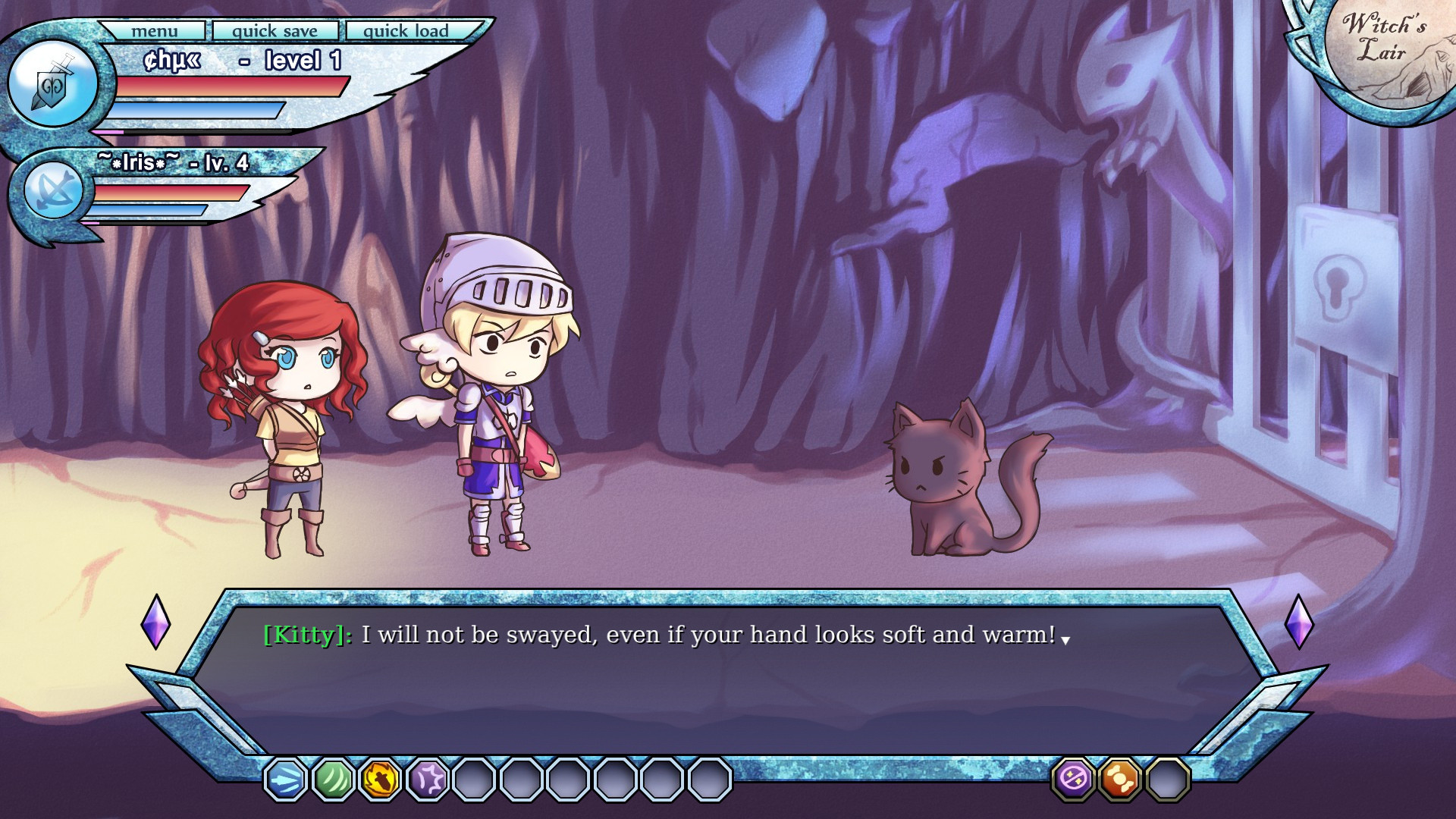Use the purple crossed-out stars item
This screenshot has width=1456, height=819.
click(x=1073, y=779)
